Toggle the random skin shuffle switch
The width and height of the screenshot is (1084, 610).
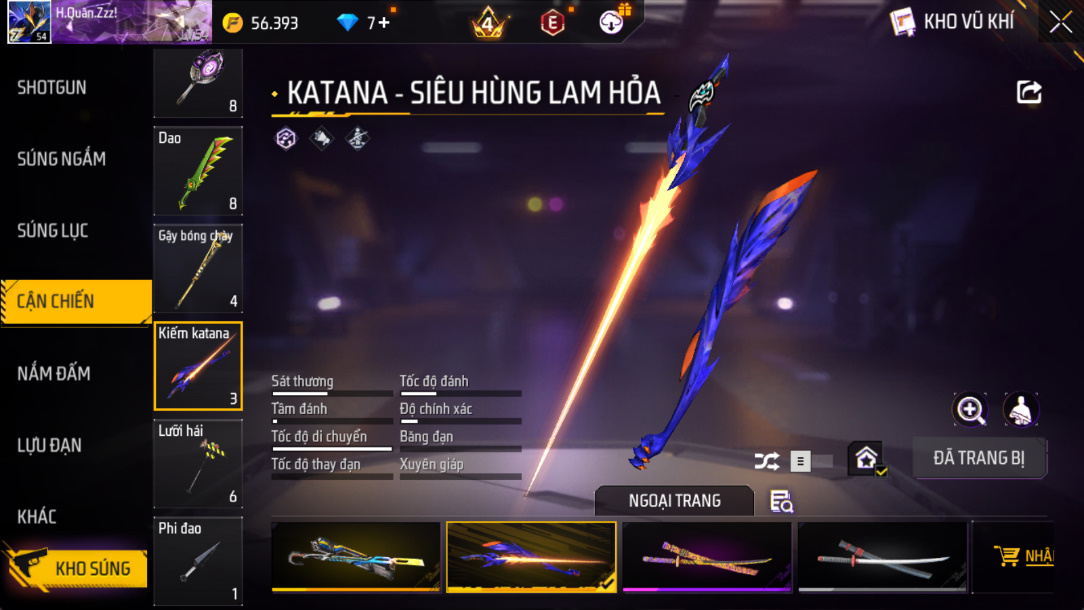[x=810, y=461]
